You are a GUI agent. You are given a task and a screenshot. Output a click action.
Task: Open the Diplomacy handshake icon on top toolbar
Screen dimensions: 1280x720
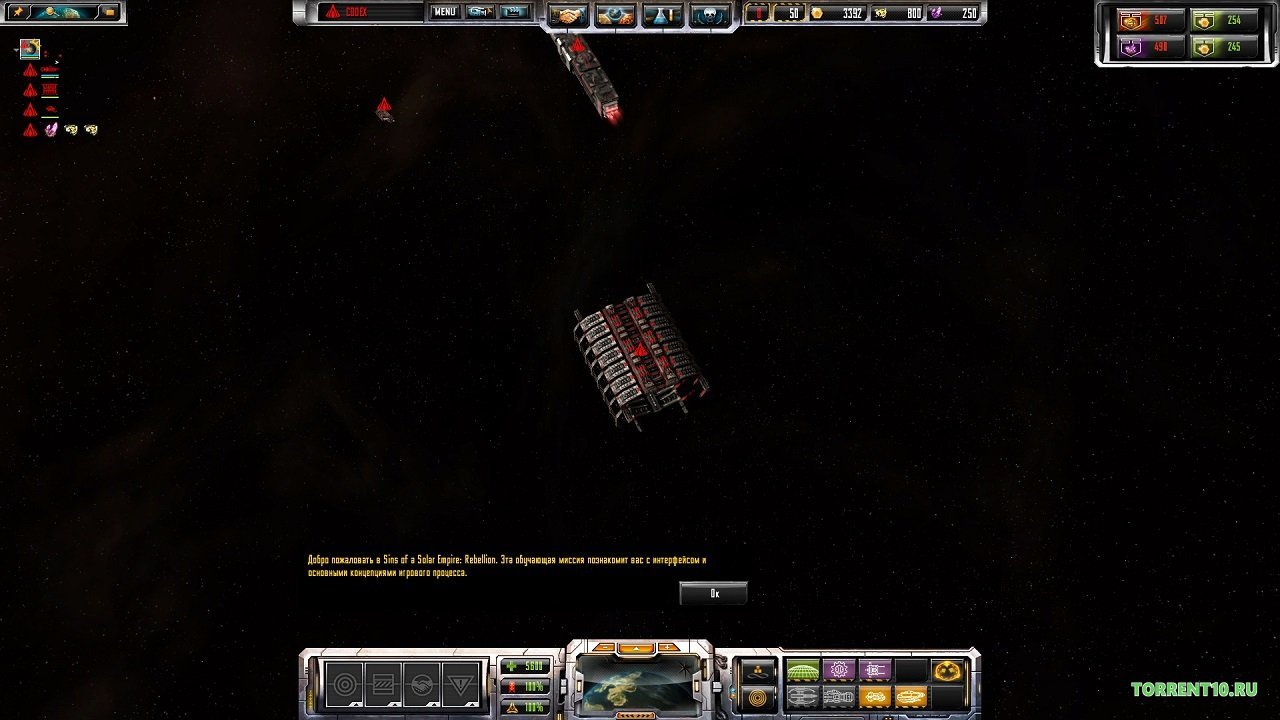(567, 14)
